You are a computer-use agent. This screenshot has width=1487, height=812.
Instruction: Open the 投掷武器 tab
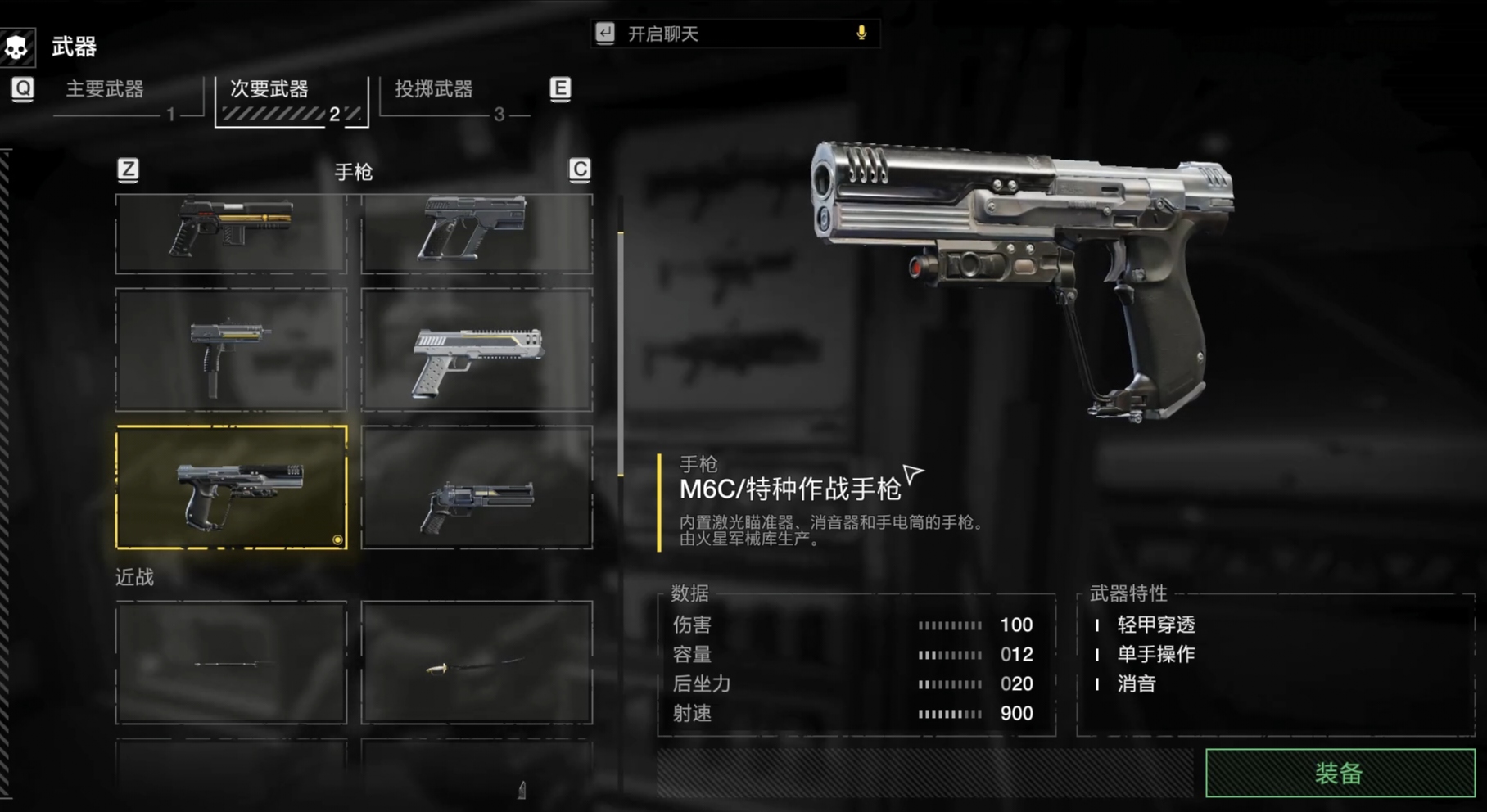(x=434, y=89)
